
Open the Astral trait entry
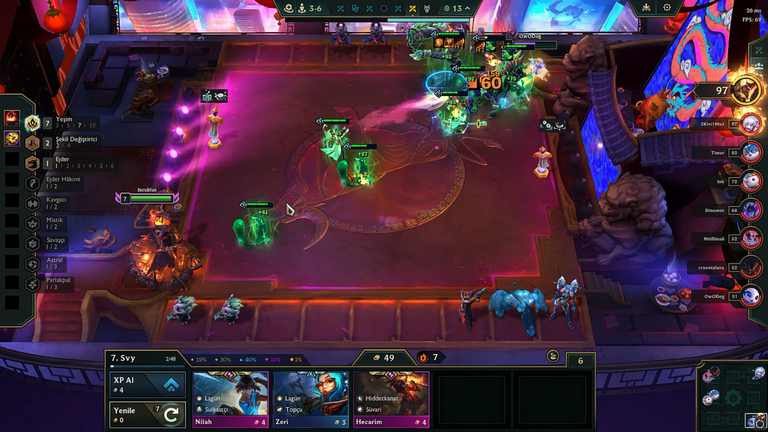[x=33, y=263]
